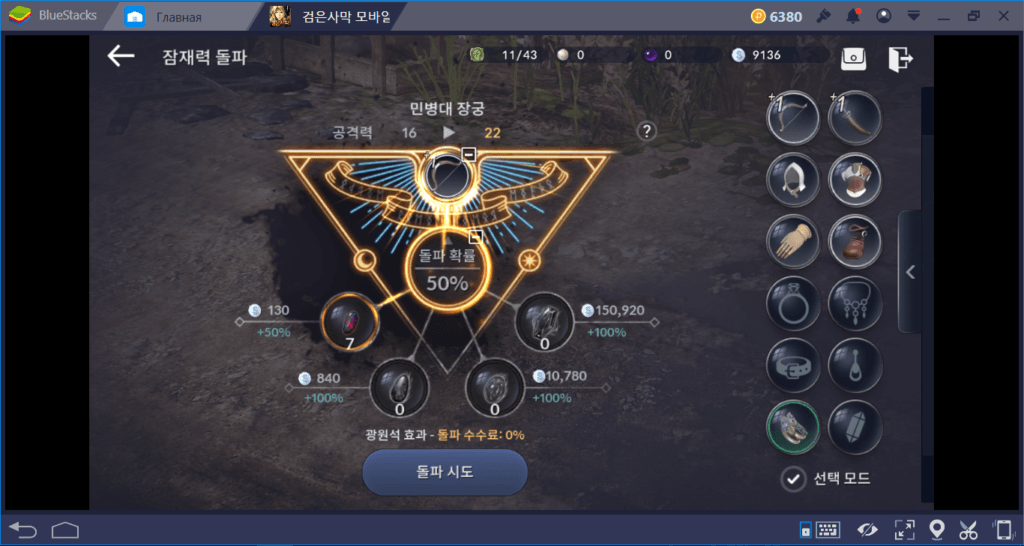Select the gloves equipment slot
Screen dimensions: 1024x546
(793, 241)
